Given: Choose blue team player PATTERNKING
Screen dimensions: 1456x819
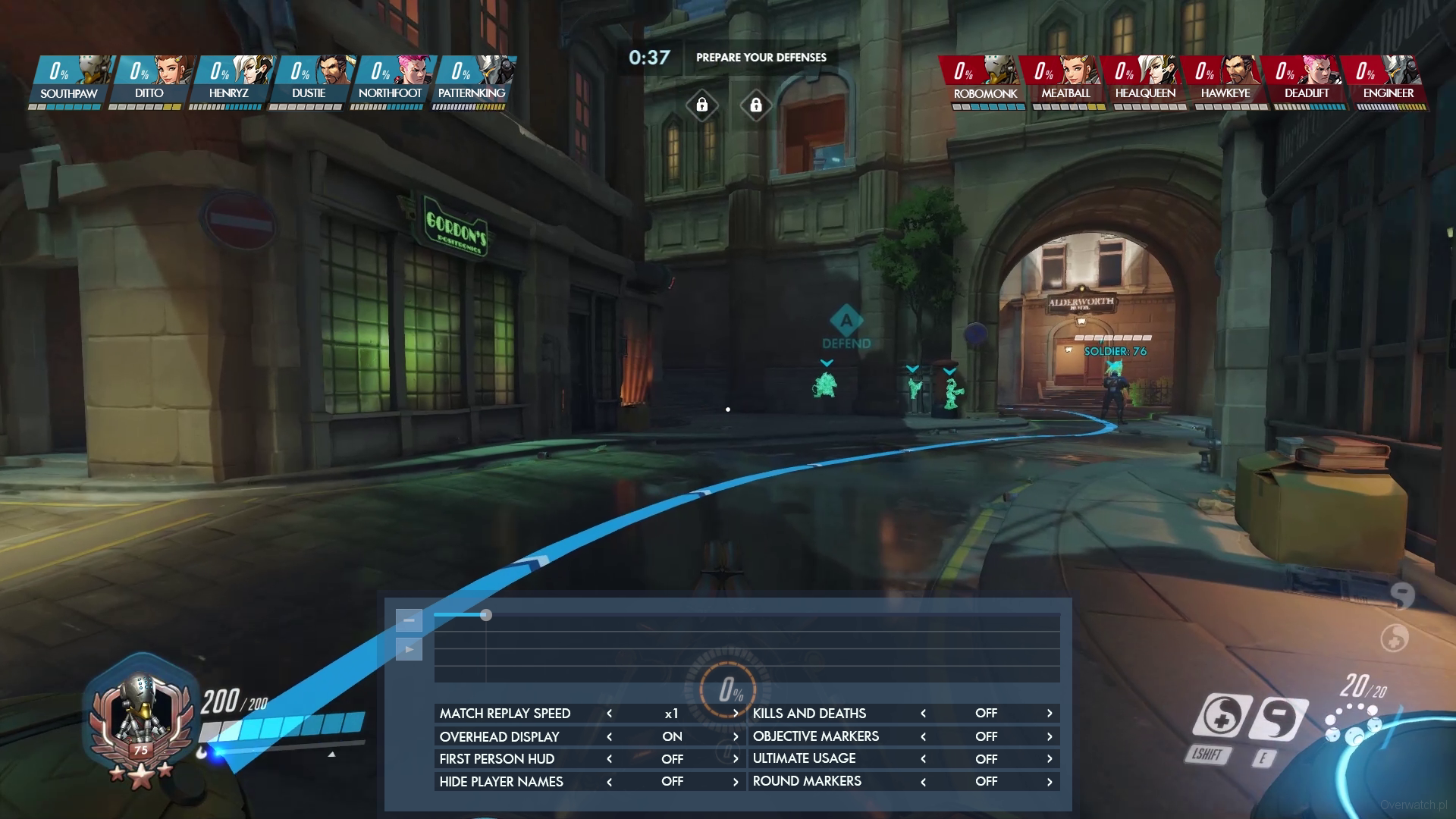Looking at the screenshot, I should [472, 81].
